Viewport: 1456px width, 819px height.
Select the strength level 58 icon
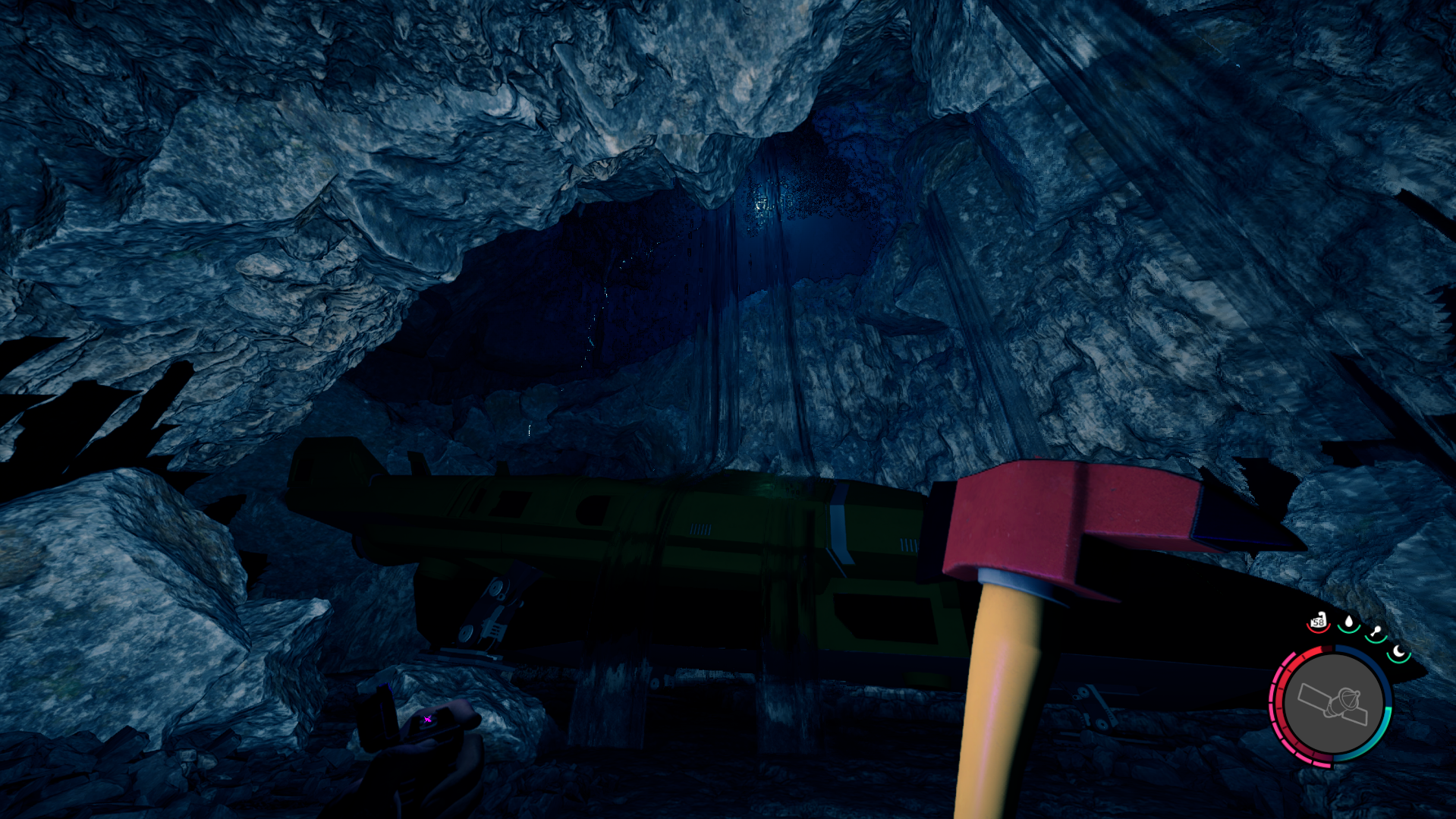click(1319, 622)
